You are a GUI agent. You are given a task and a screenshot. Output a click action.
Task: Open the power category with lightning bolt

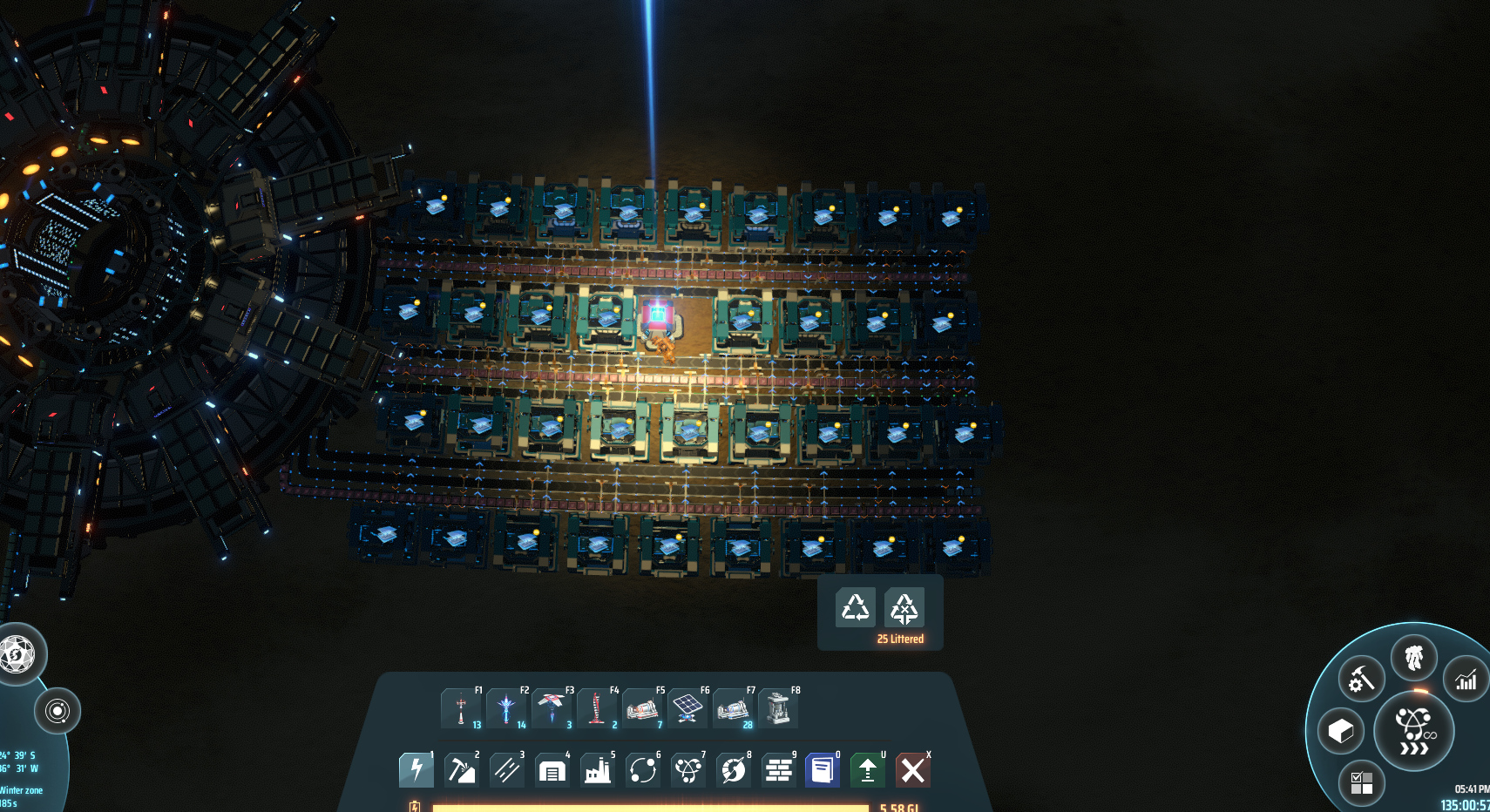click(416, 770)
